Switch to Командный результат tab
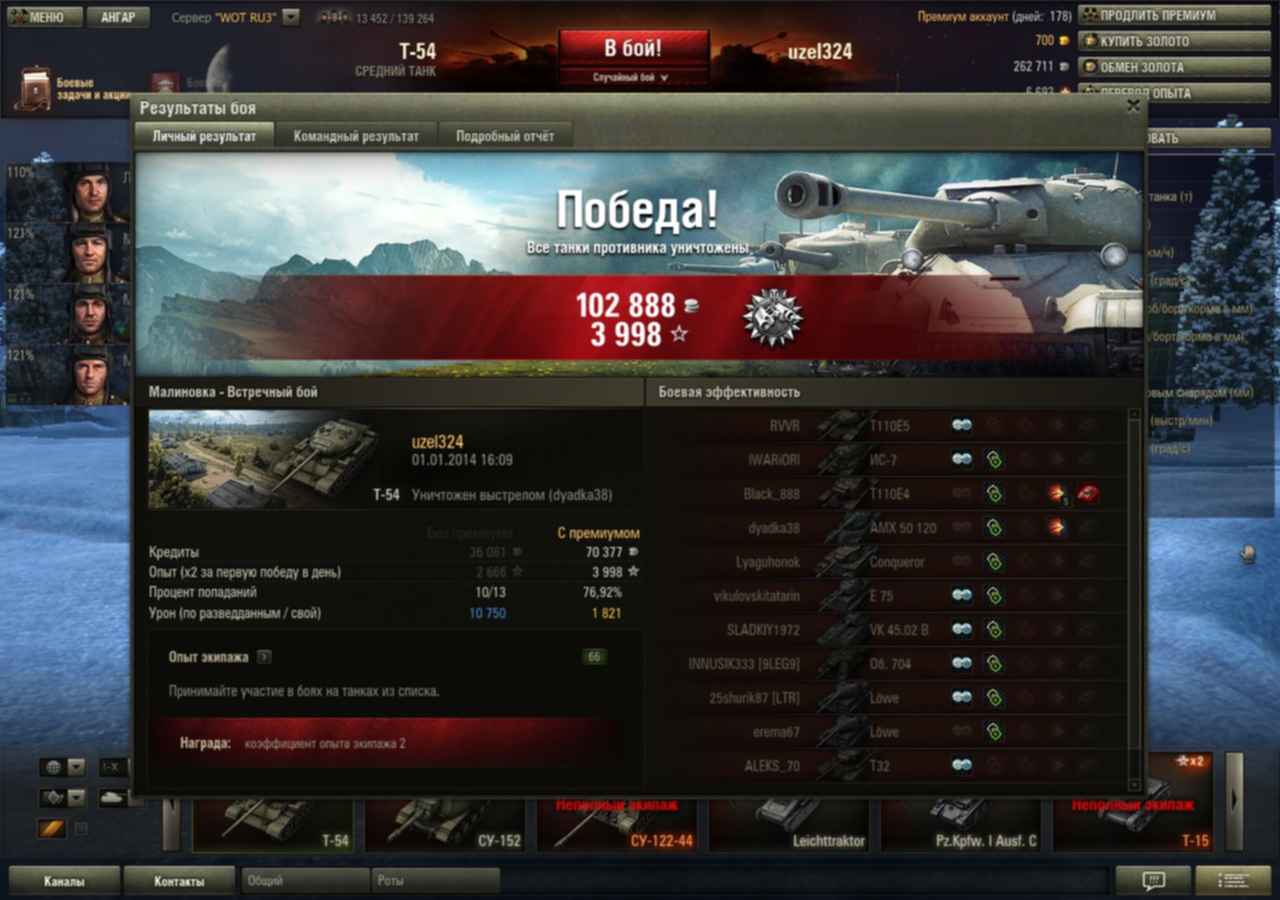Screen dimensions: 1280x900 point(356,136)
